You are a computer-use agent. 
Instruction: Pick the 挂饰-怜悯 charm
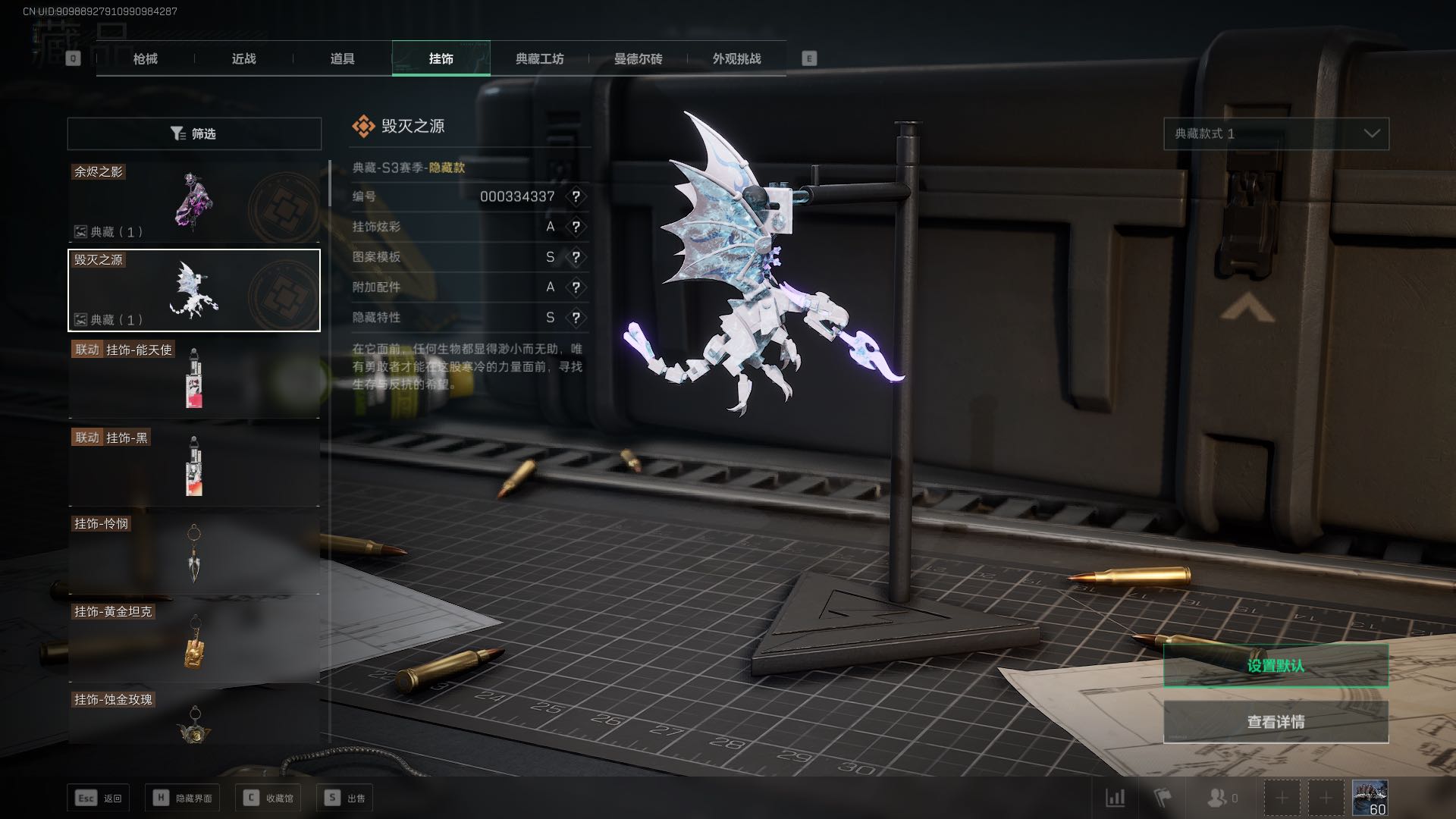[194, 554]
